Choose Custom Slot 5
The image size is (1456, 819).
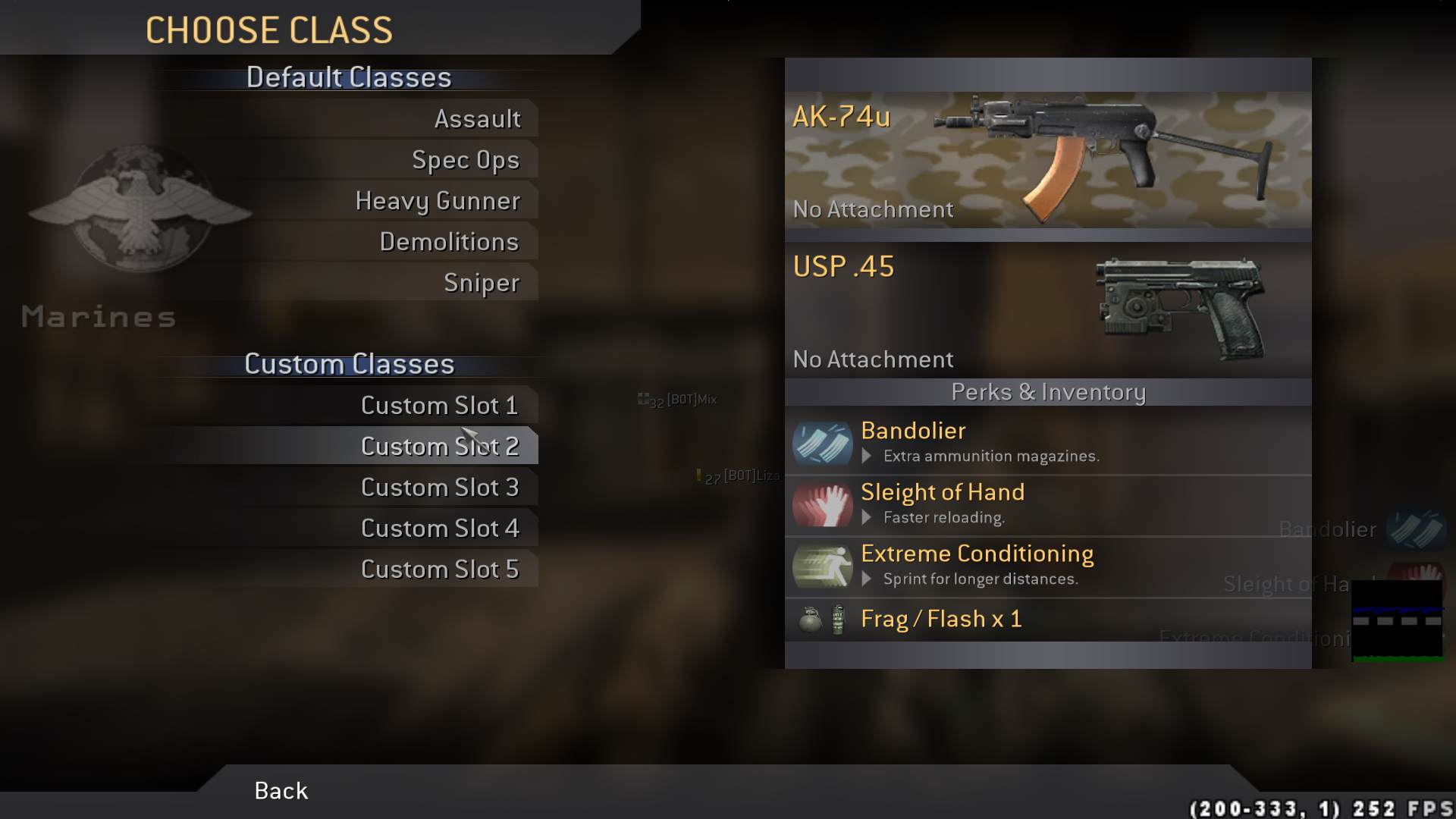(440, 570)
